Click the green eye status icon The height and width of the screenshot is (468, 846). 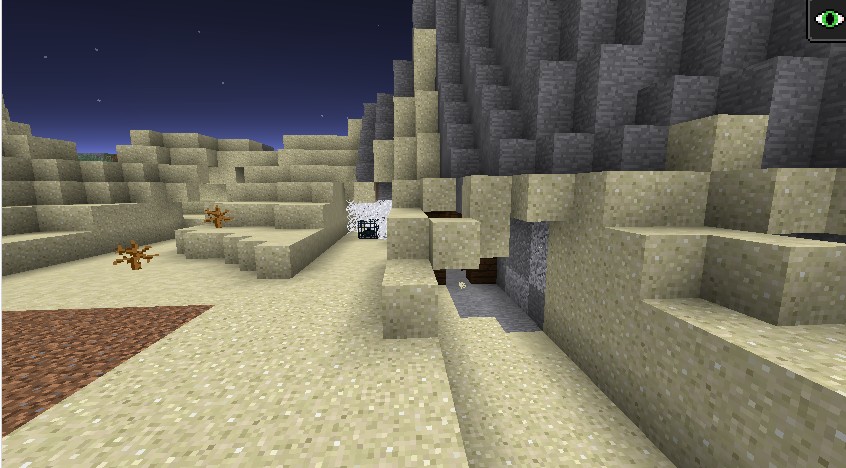tap(829, 19)
